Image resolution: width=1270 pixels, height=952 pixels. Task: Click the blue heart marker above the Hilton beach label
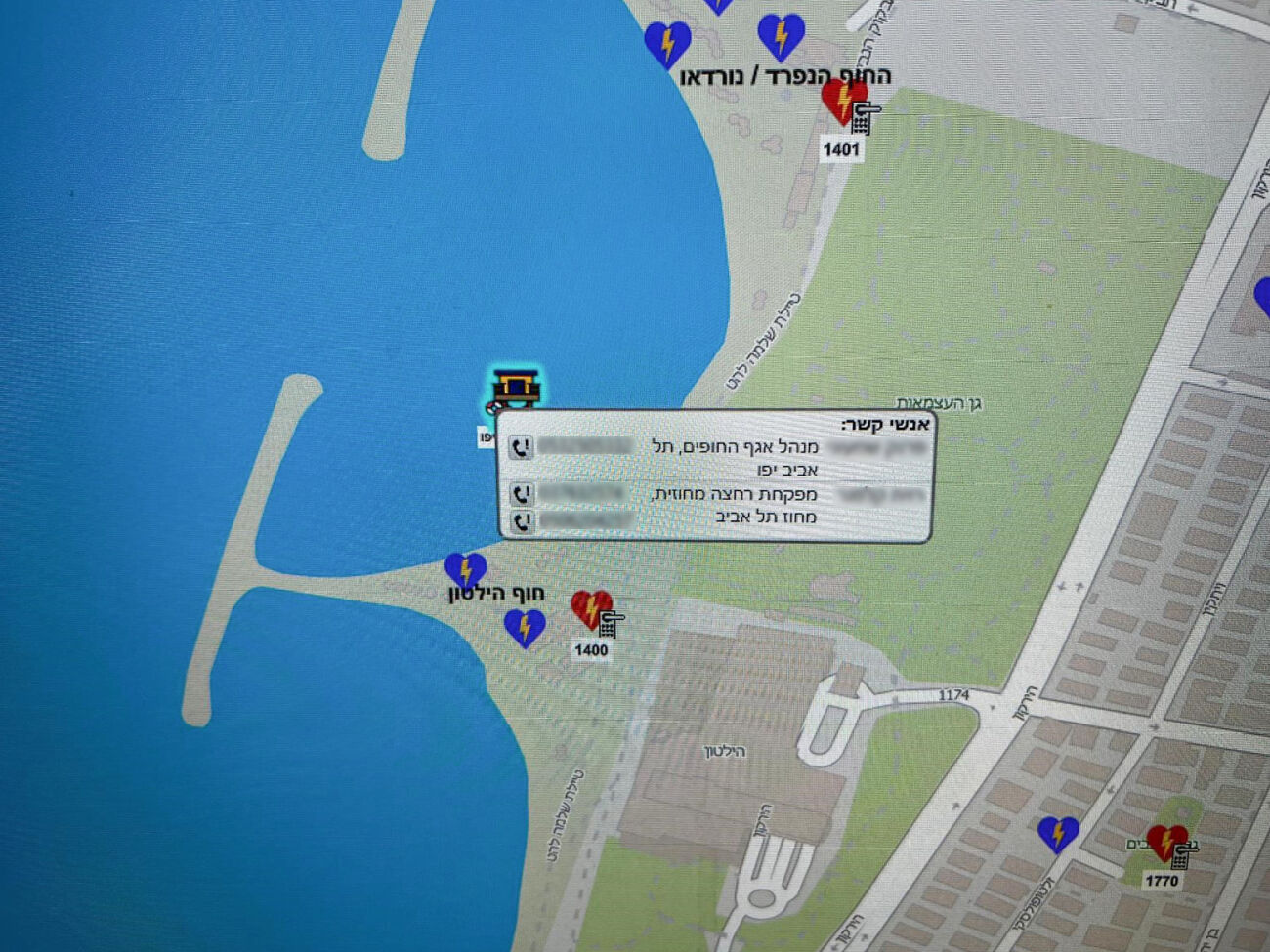[465, 570]
